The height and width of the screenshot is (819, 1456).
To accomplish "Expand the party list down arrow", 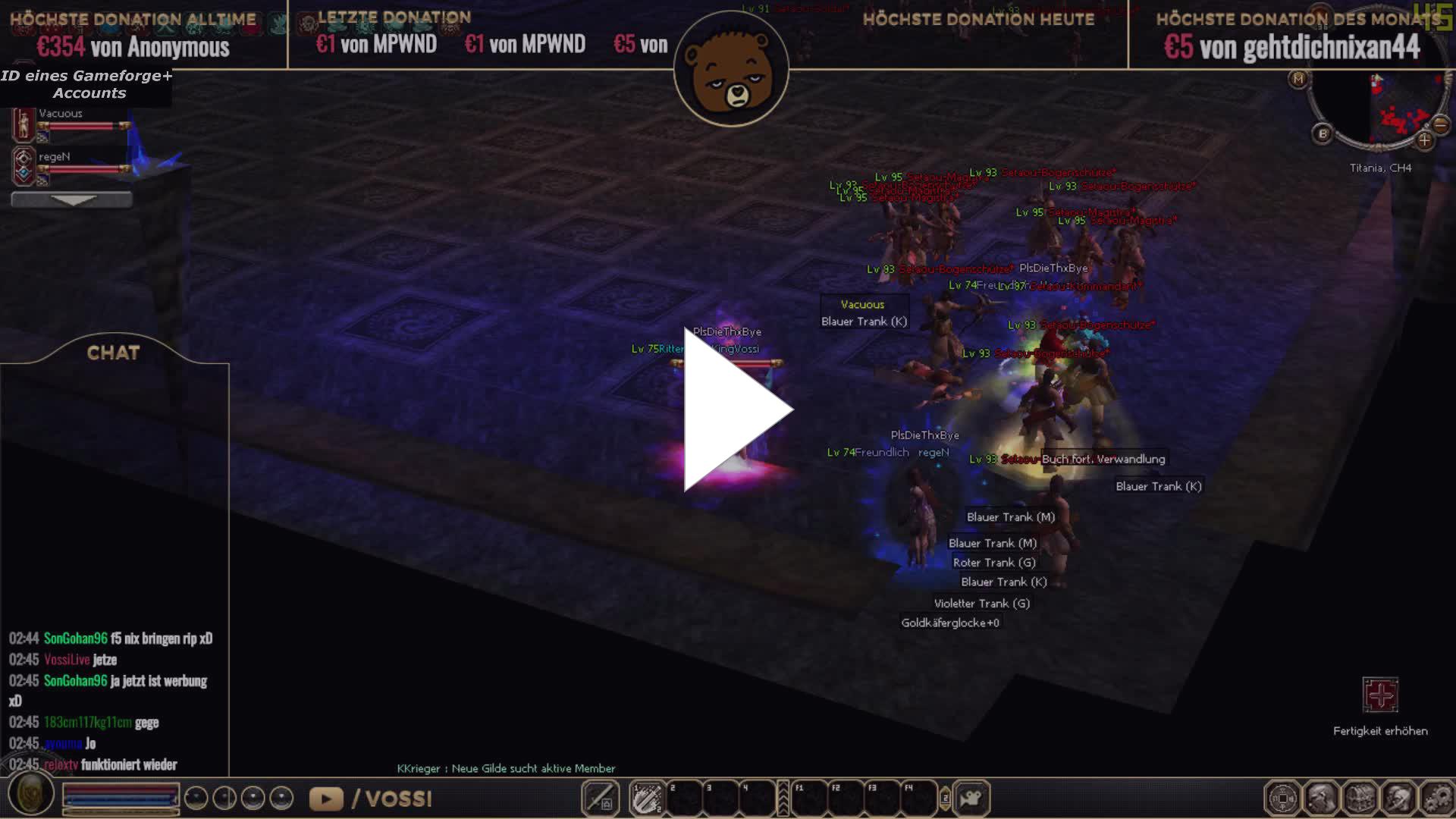I will tap(72, 199).
